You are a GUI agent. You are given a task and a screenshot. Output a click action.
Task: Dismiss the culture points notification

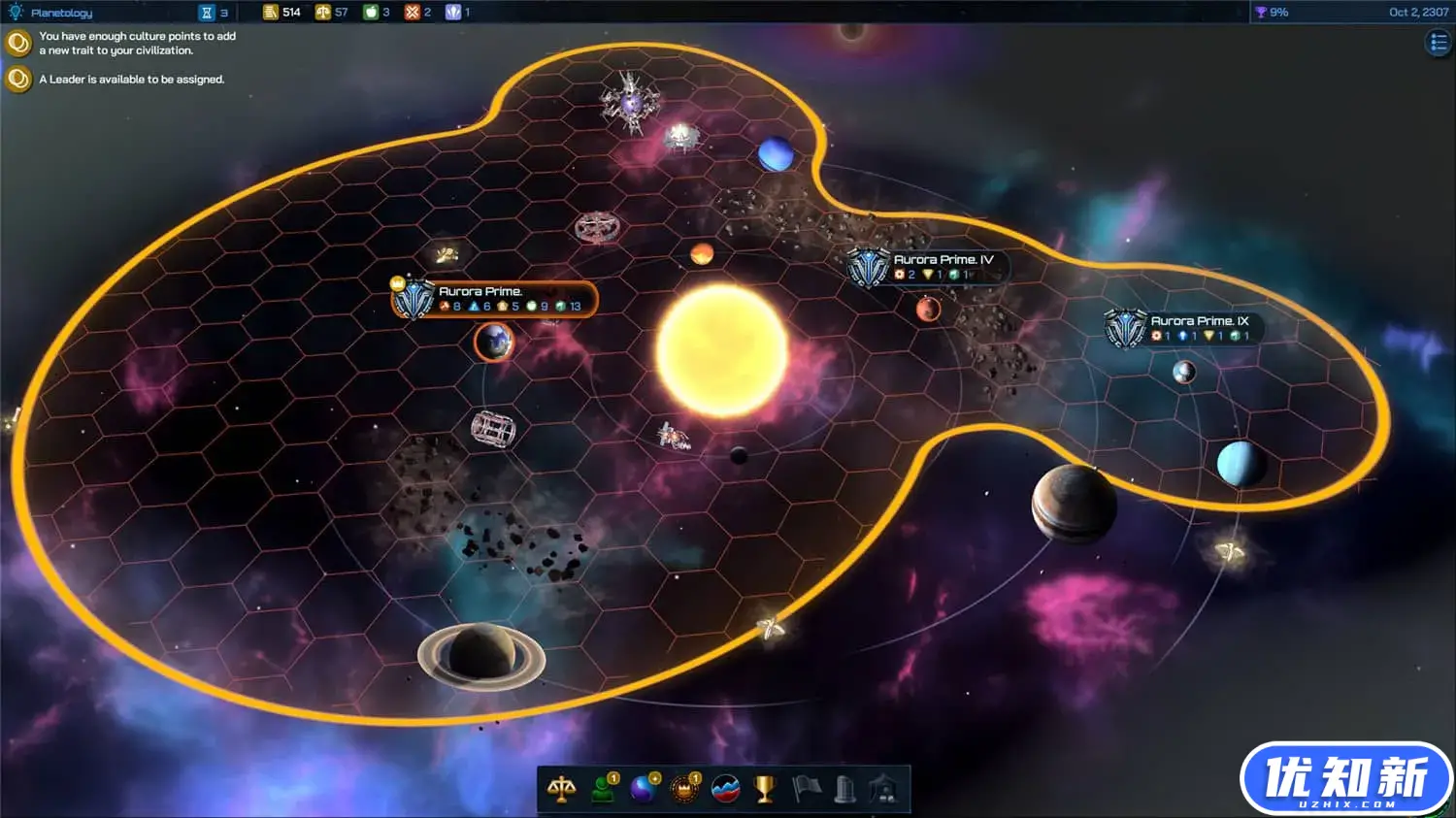pos(19,41)
